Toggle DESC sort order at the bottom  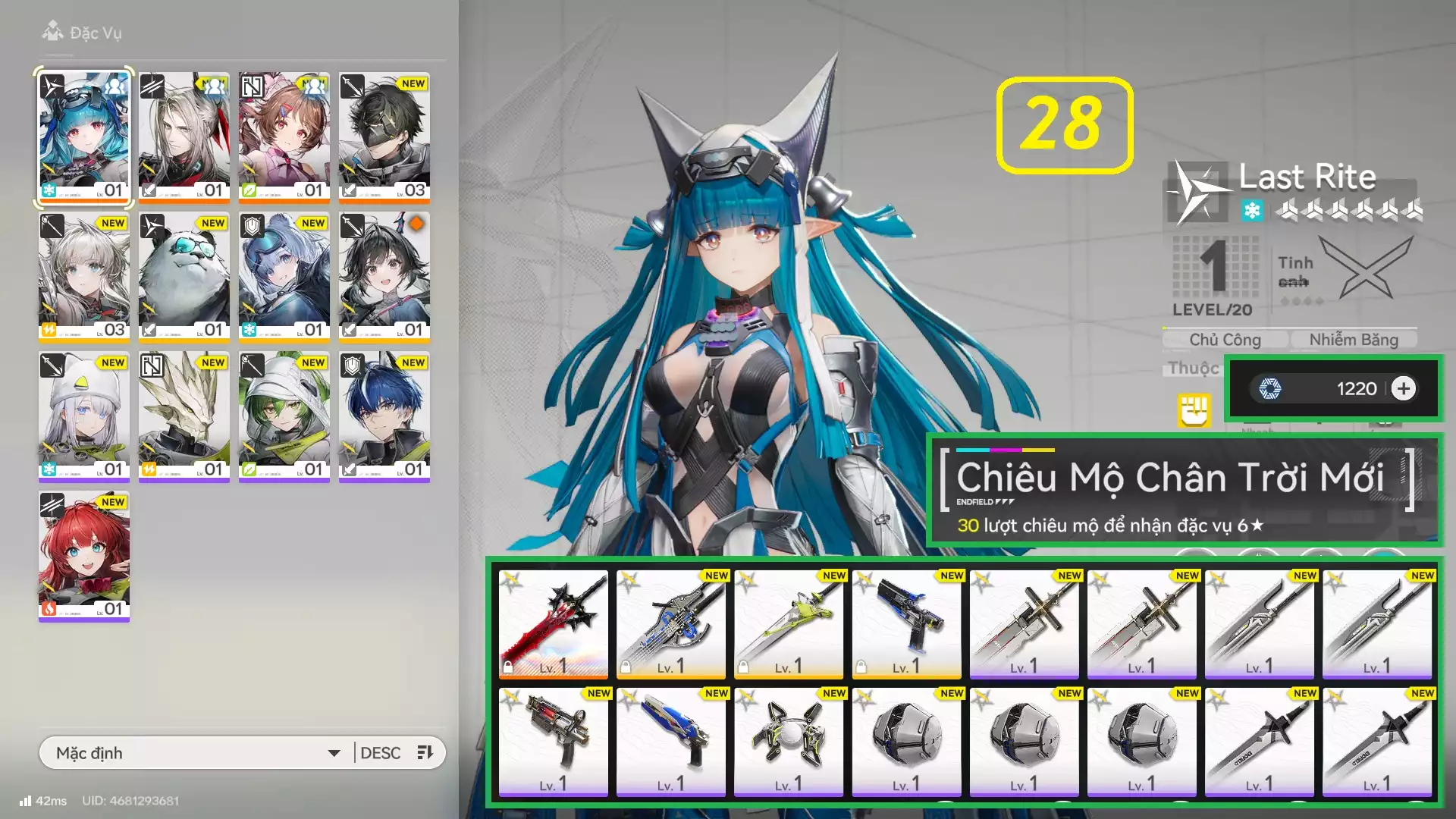pos(381,752)
